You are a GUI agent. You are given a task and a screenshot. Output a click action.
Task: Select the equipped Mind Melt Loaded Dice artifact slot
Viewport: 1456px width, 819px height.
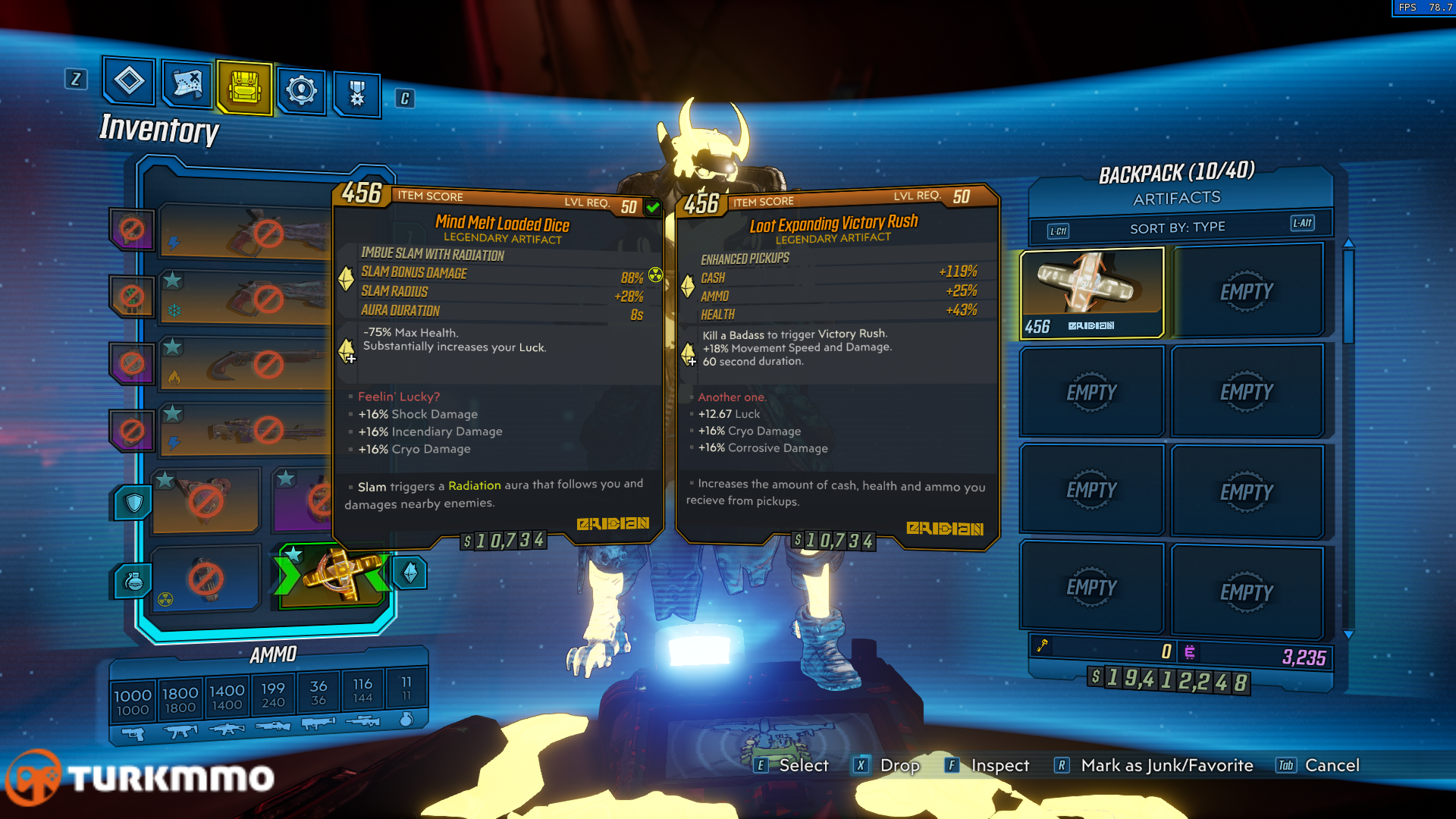334,576
